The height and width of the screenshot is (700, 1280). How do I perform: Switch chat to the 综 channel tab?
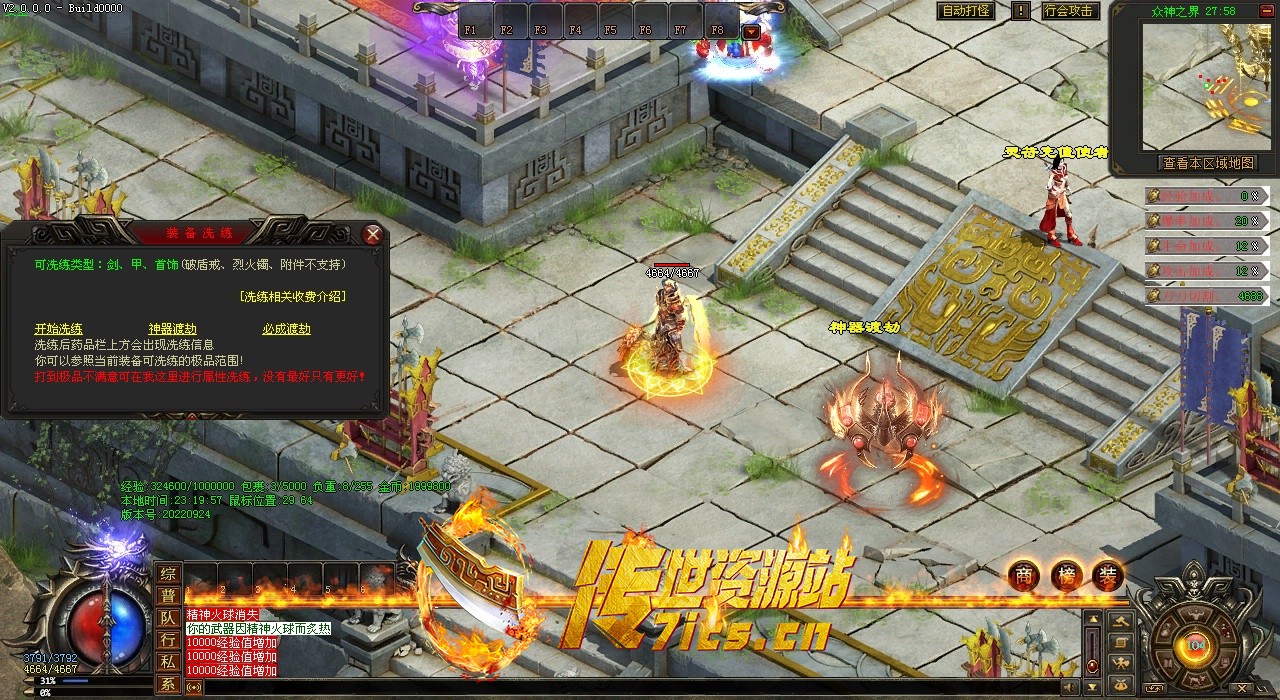pos(168,574)
